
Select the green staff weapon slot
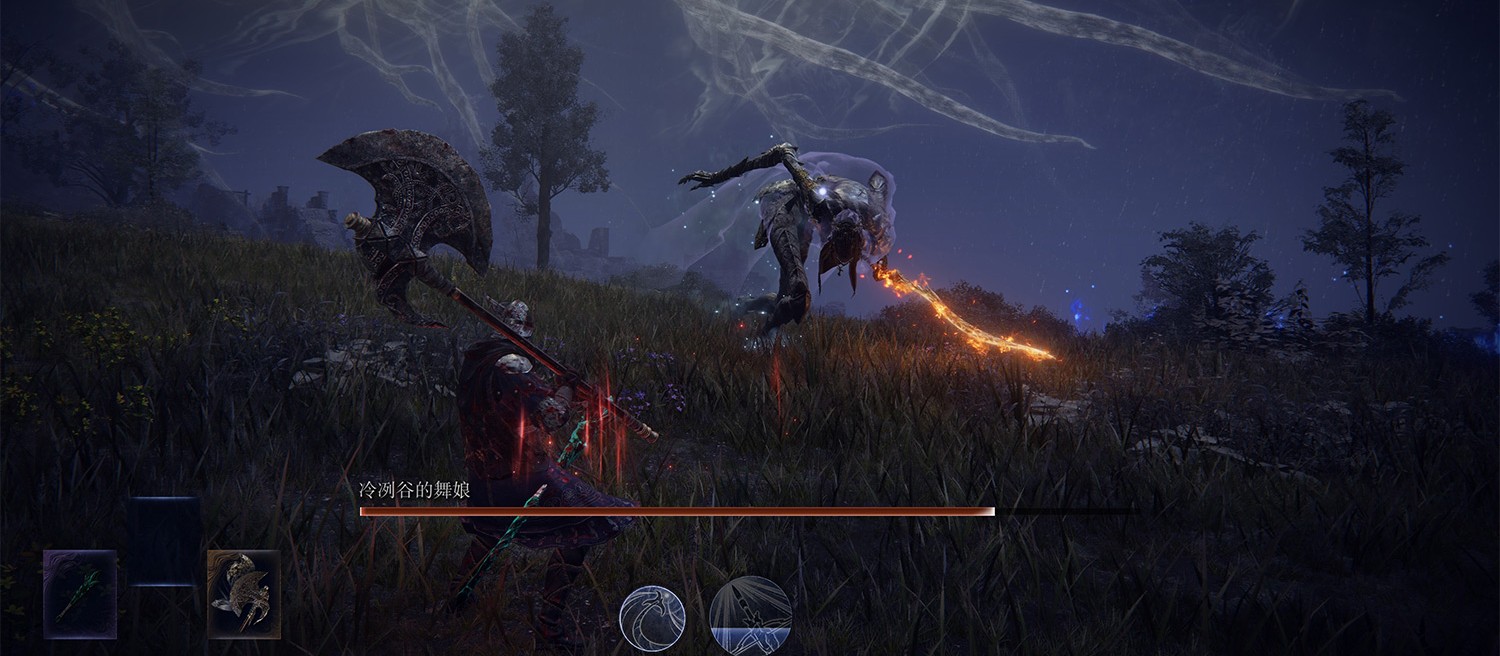pos(80,594)
